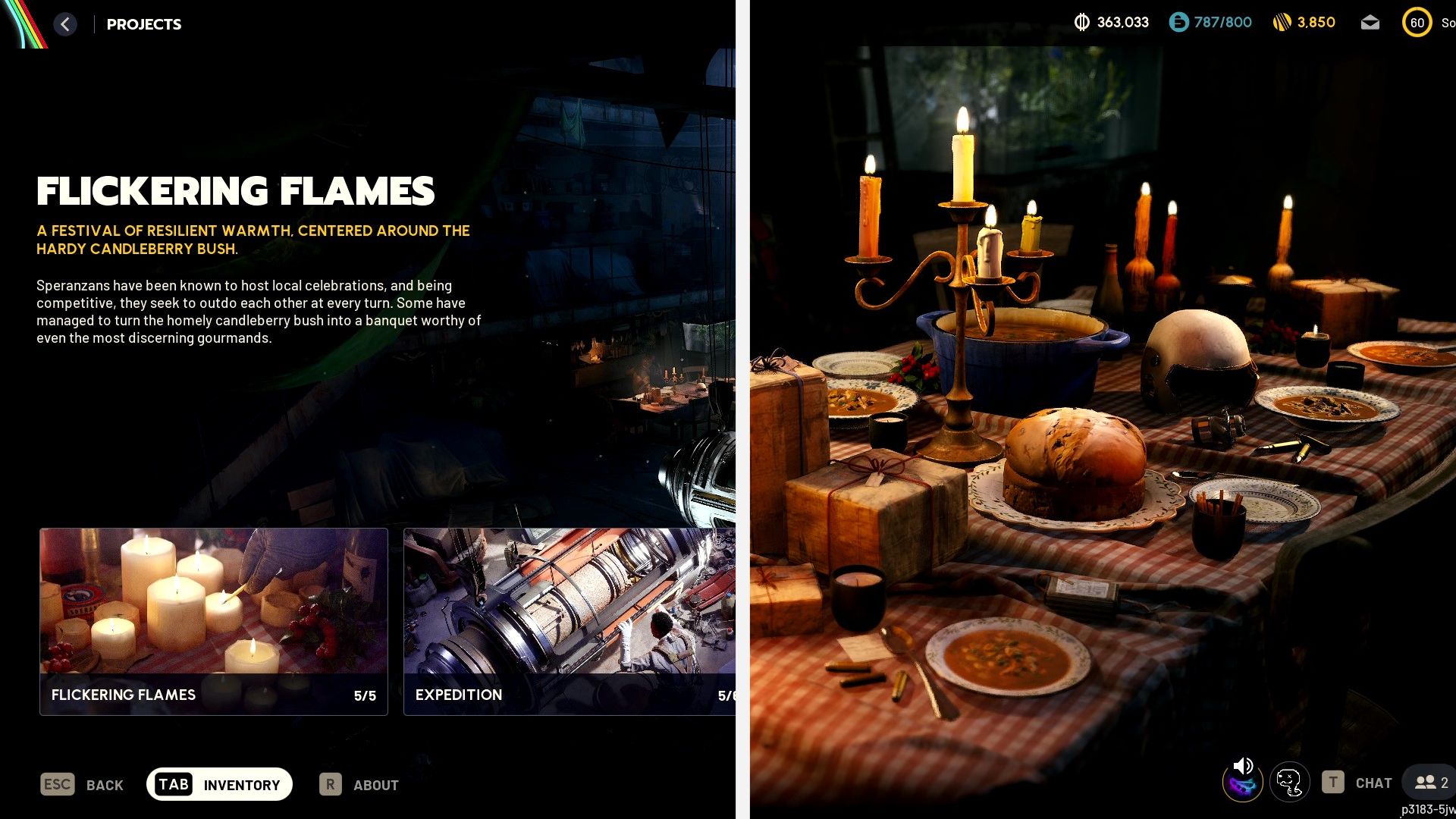Click the level 60 badge
Screen dimensions: 1456x819
click(1417, 23)
